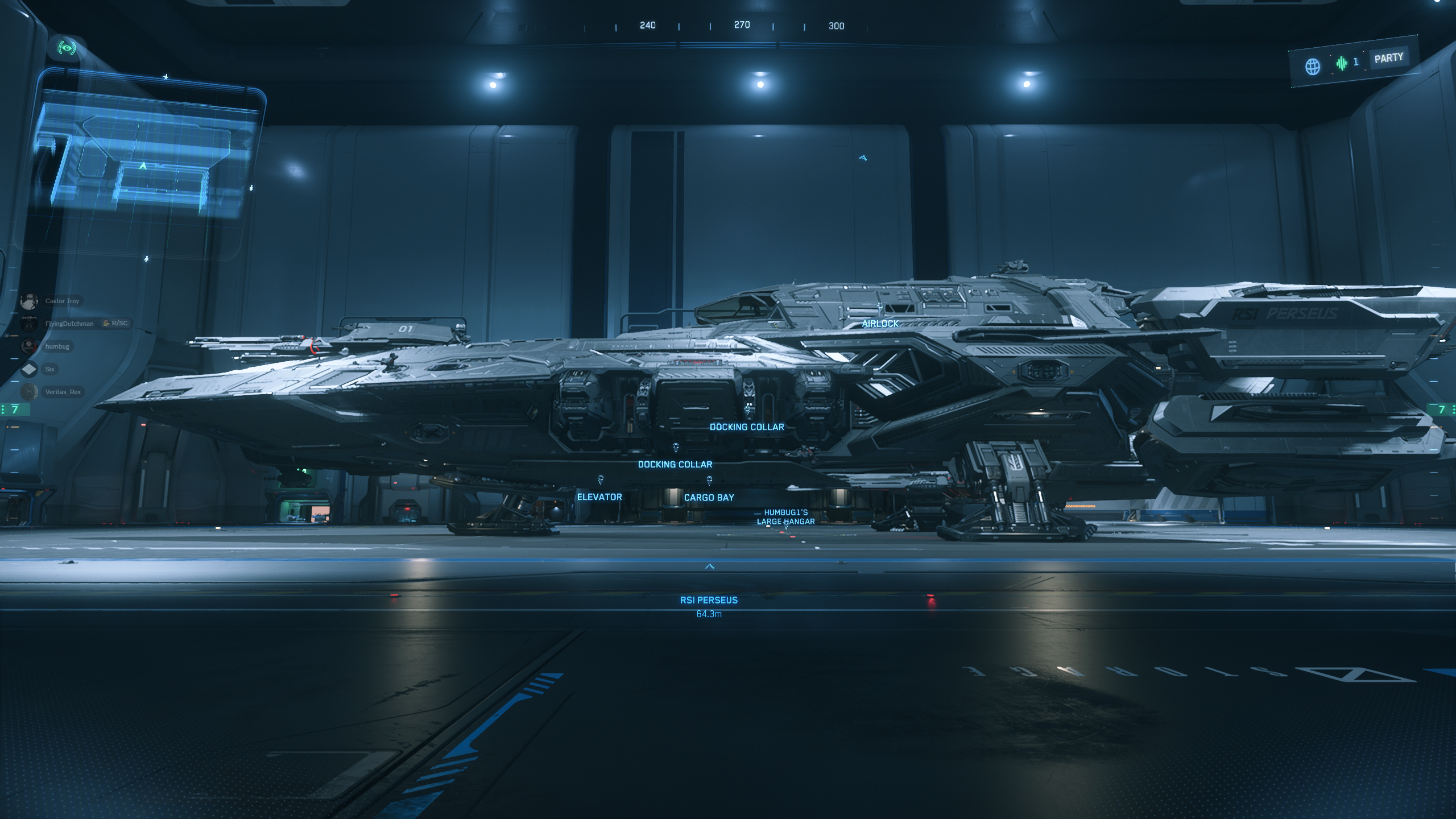The image size is (1456, 819).
Task: Select Castor Troy in the party list
Action: [x=62, y=301]
